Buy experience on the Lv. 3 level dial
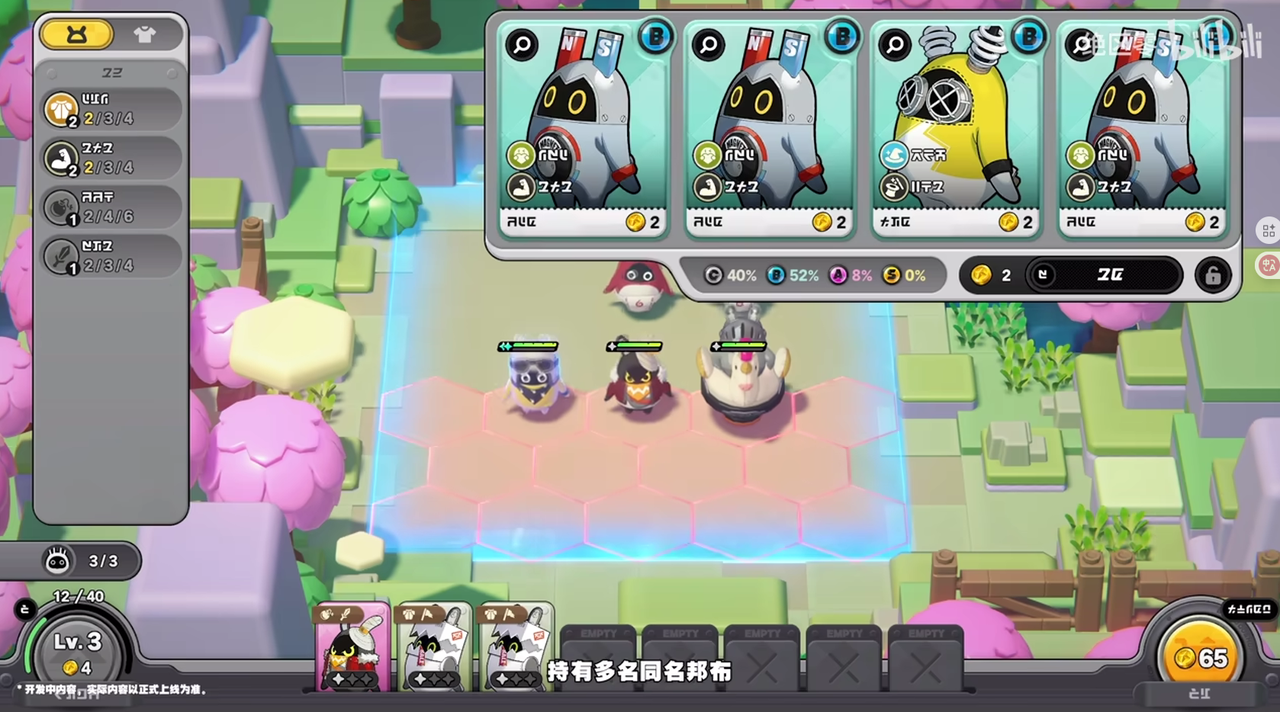 (x=76, y=651)
